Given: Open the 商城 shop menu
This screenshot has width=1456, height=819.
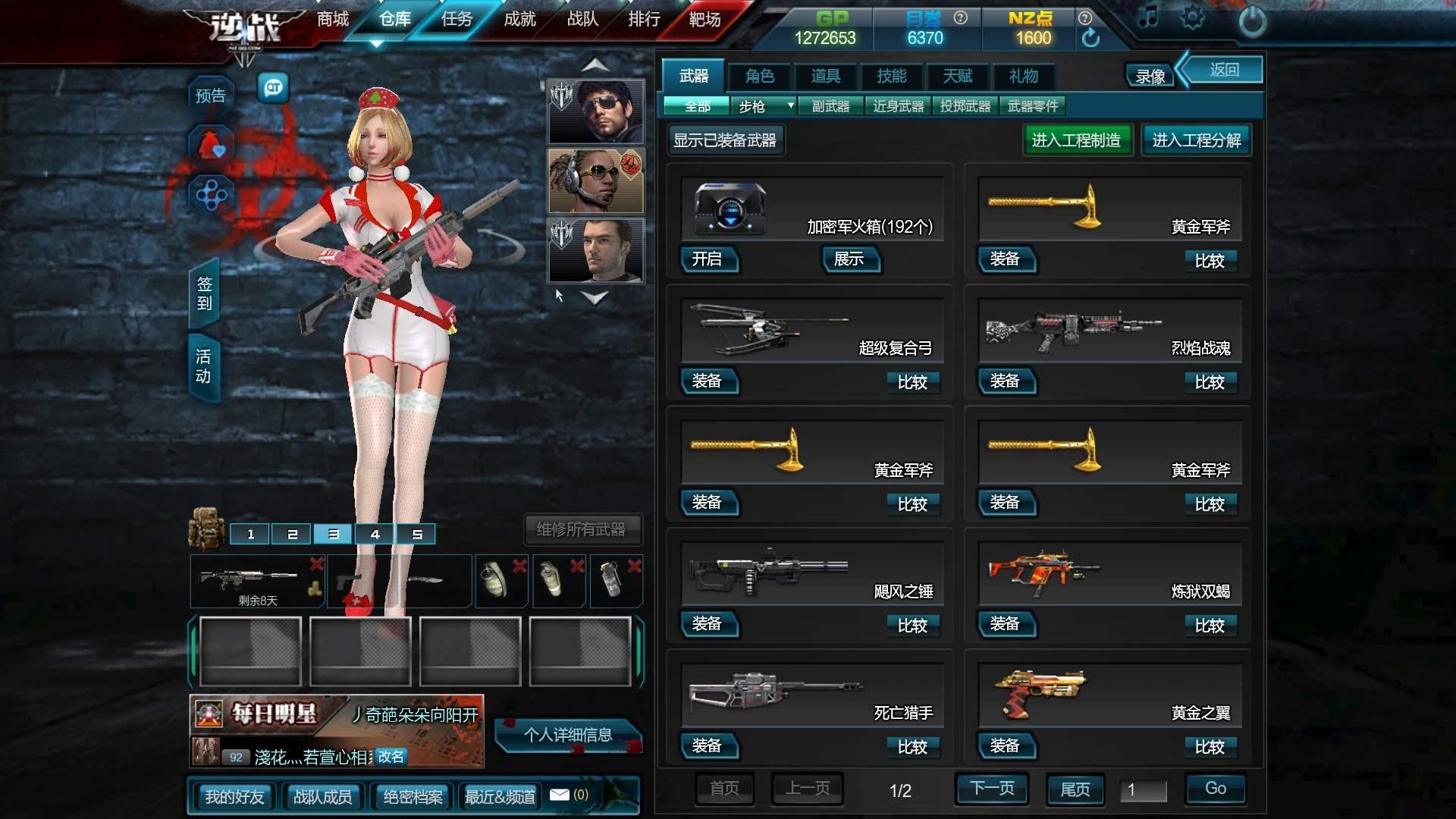Looking at the screenshot, I should click(x=333, y=20).
